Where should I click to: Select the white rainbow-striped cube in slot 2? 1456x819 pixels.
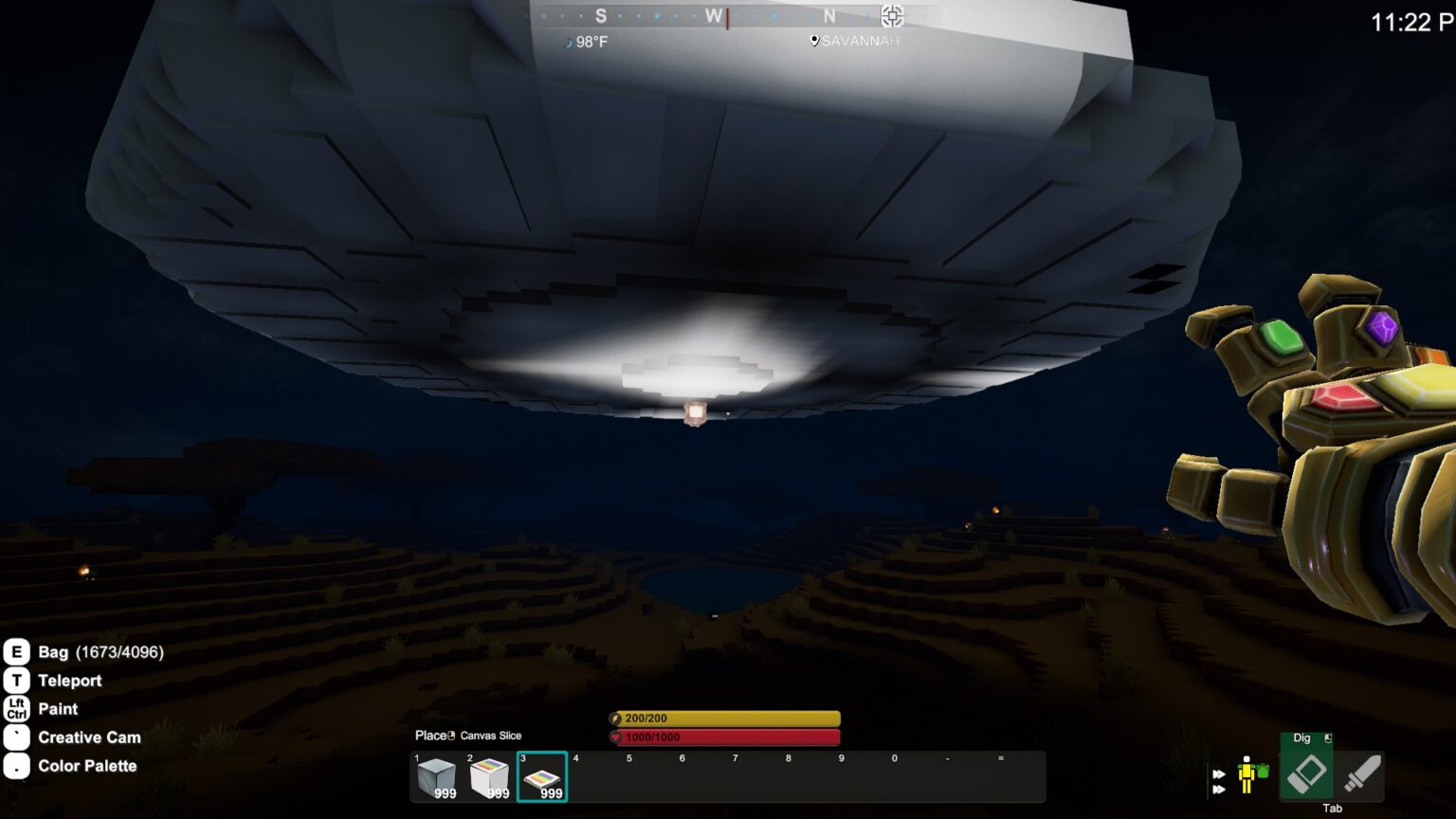pyautogui.click(x=489, y=777)
